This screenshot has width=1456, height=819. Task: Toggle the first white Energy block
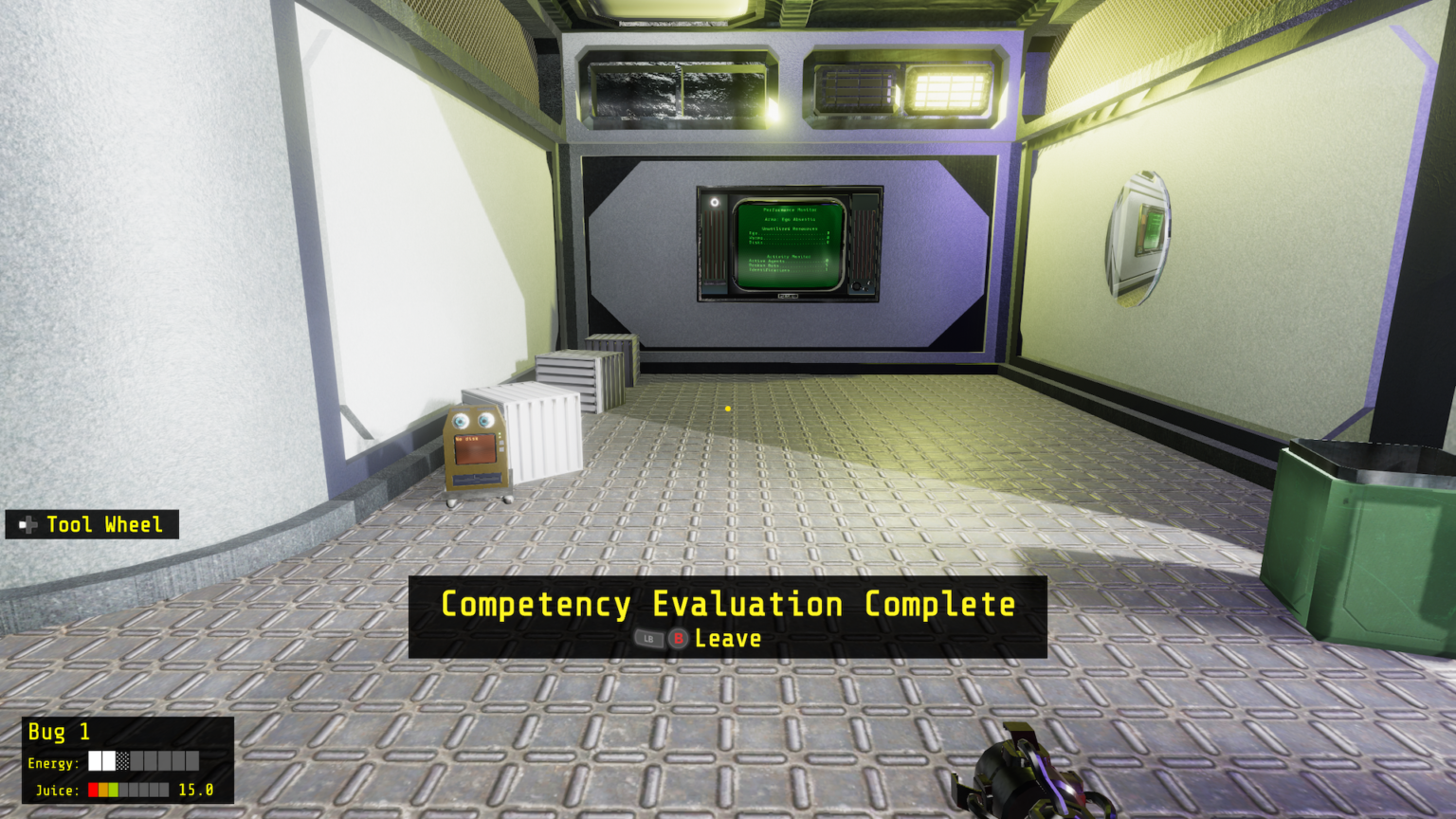tap(93, 760)
